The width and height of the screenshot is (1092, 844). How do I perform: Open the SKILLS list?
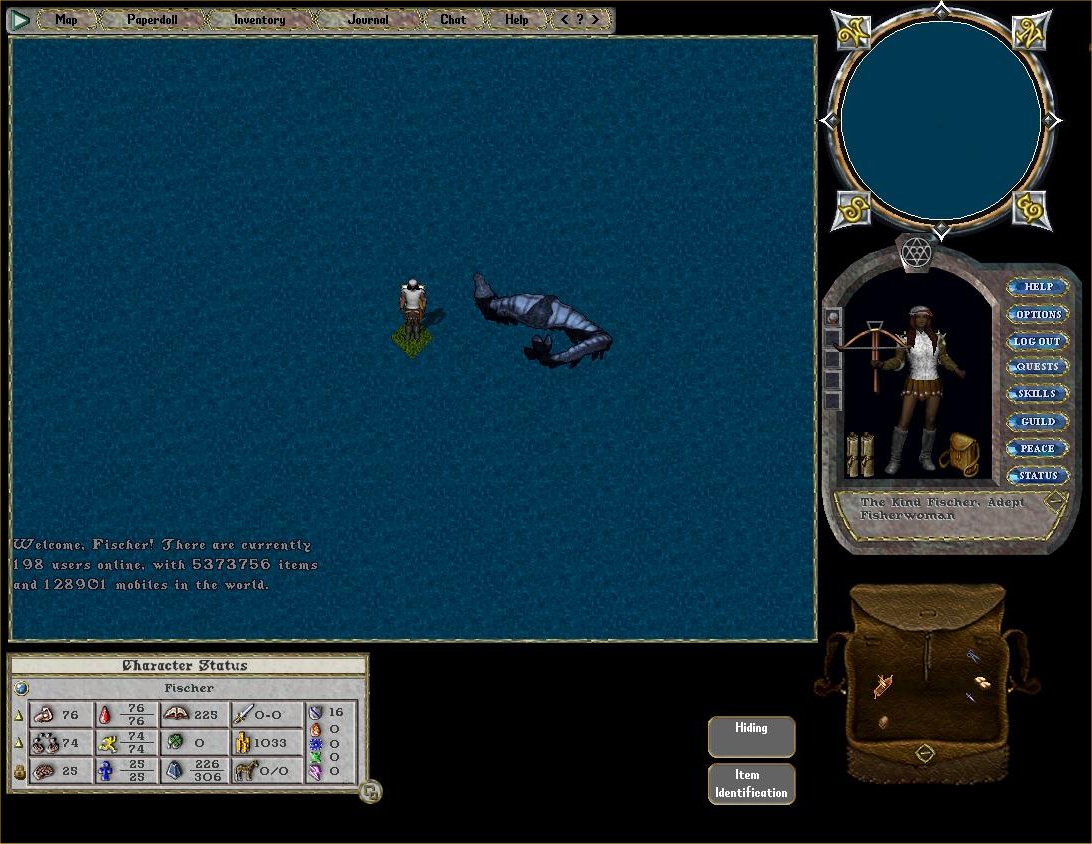point(1038,394)
